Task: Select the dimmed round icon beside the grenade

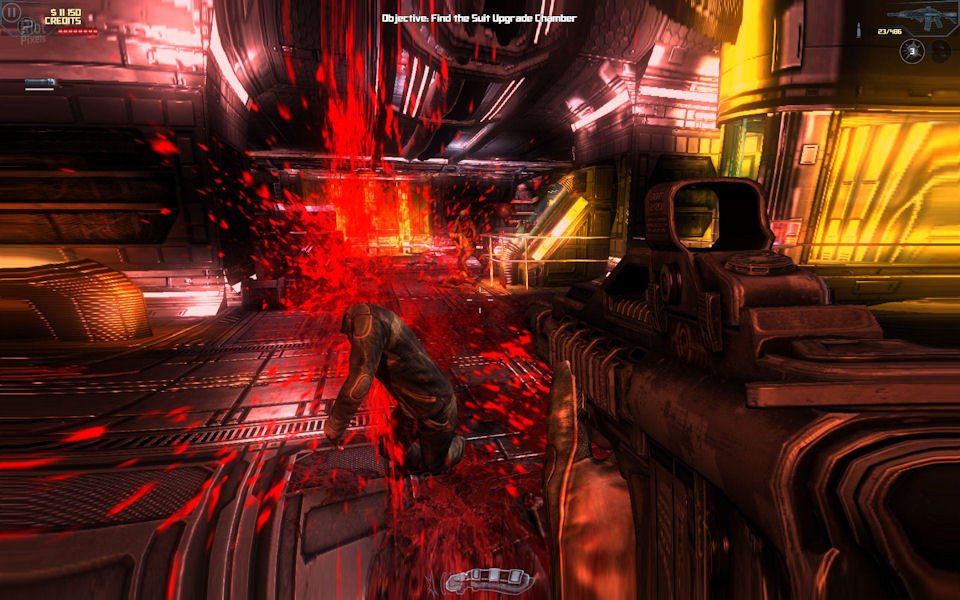Action: click(x=939, y=52)
